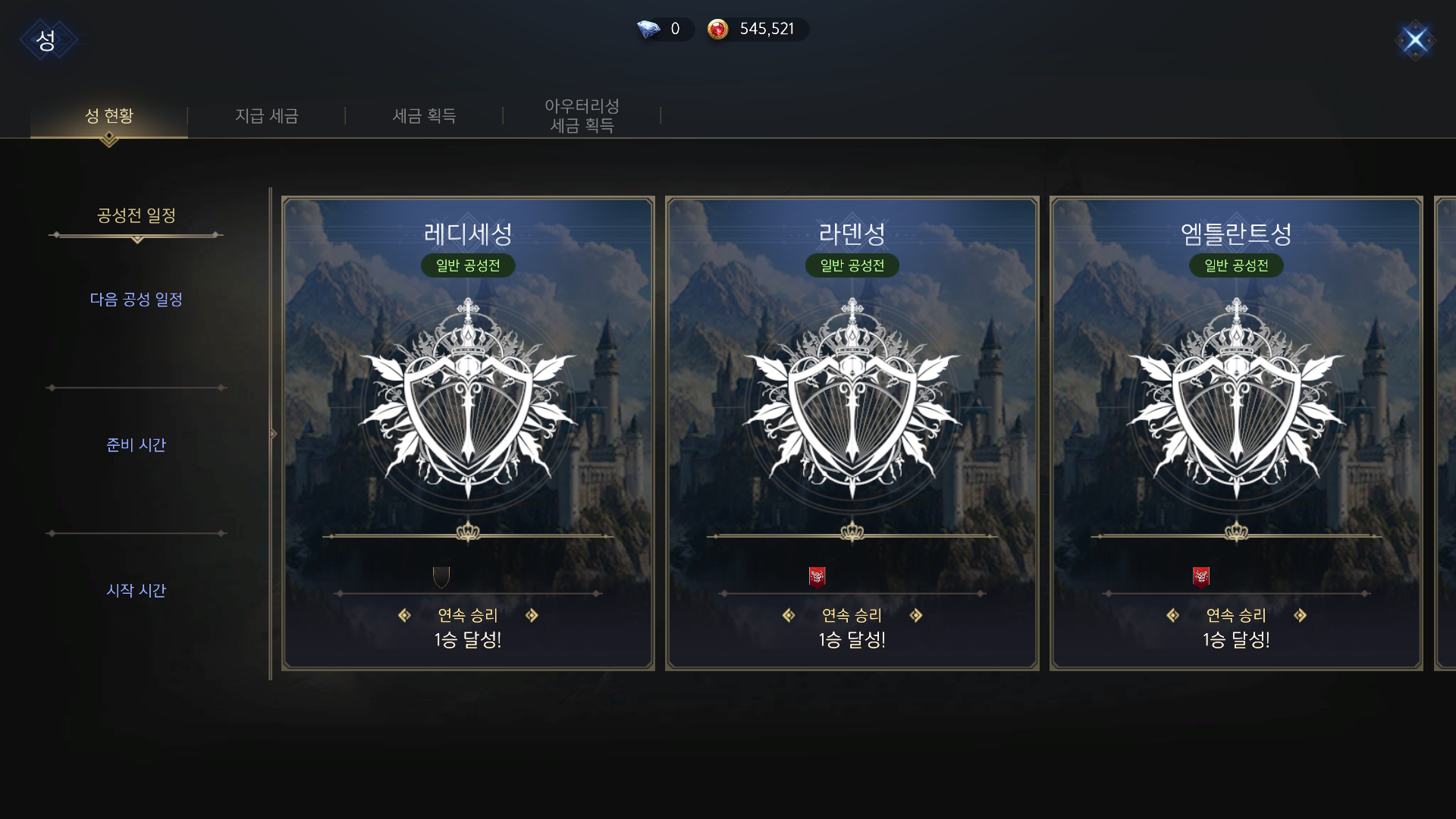This screenshot has height=819, width=1456.
Task: Click the red coin currency icon showing 545,521
Action: point(717,30)
